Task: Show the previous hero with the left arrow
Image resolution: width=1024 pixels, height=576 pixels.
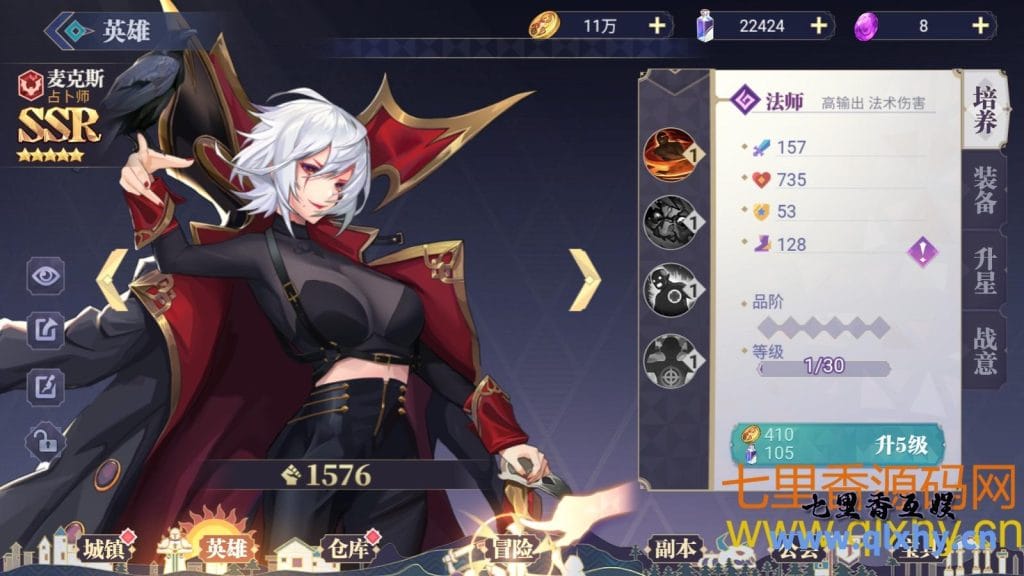Action: tap(112, 279)
